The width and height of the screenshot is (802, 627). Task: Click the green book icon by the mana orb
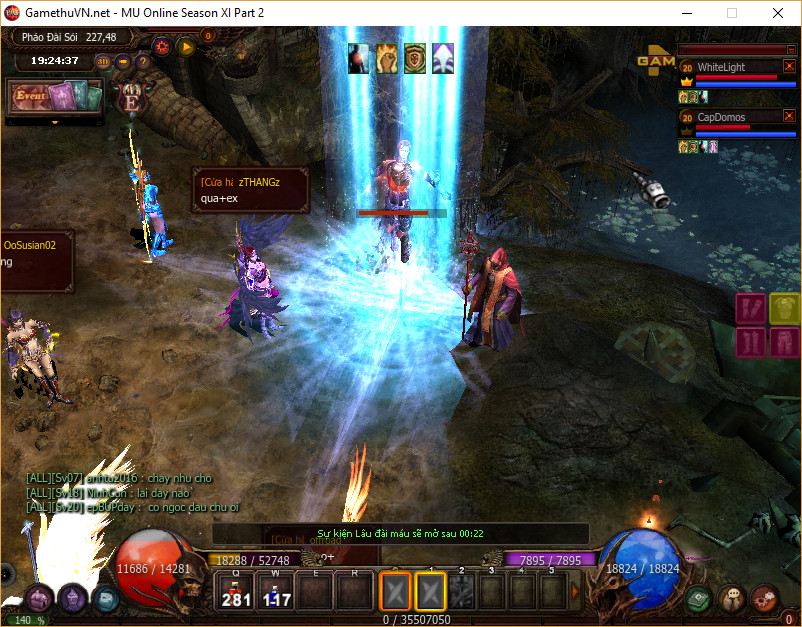click(x=698, y=598)
